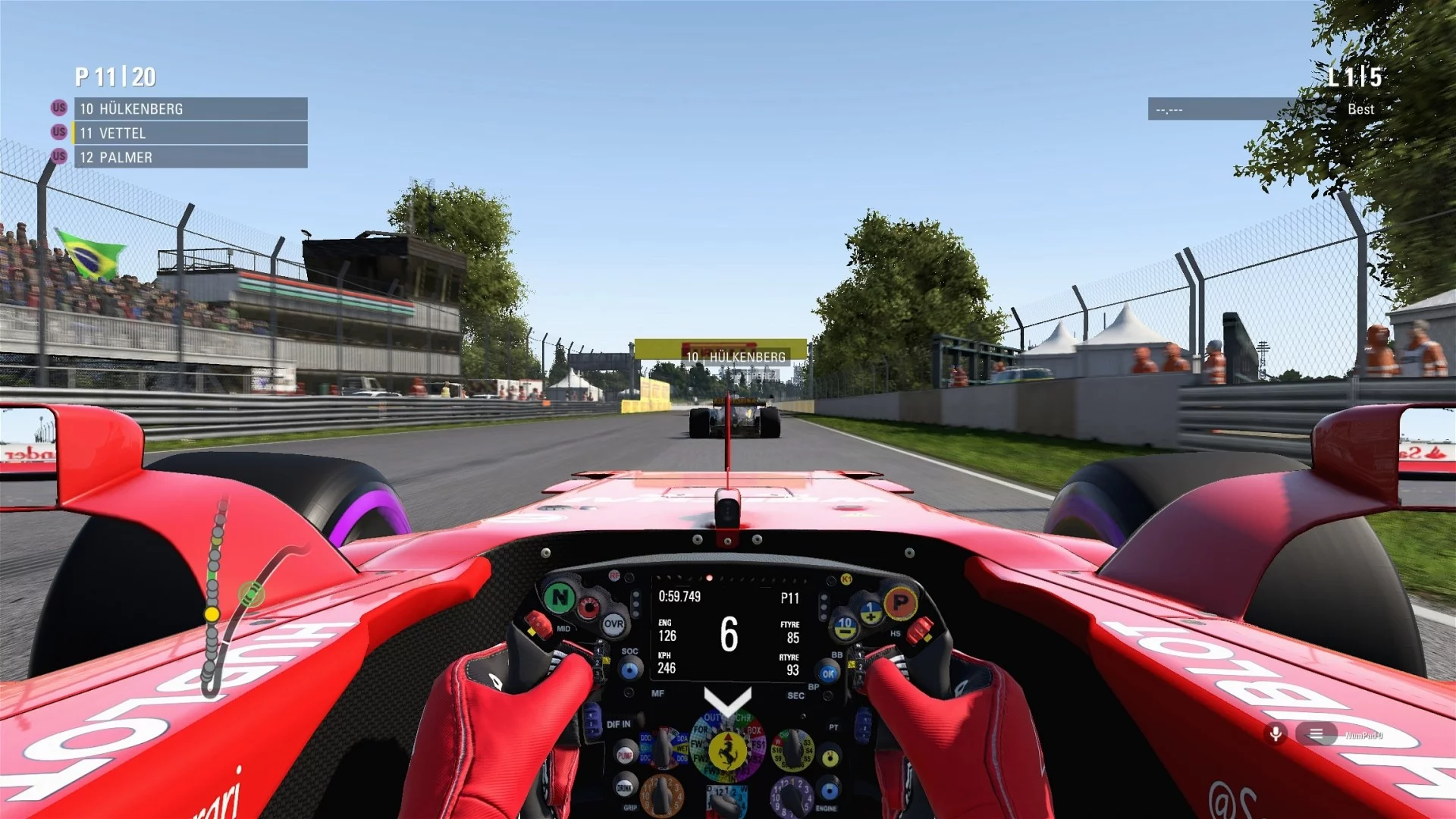
Task: Click the microphone voice command icon
Action: pos(1276,733)
